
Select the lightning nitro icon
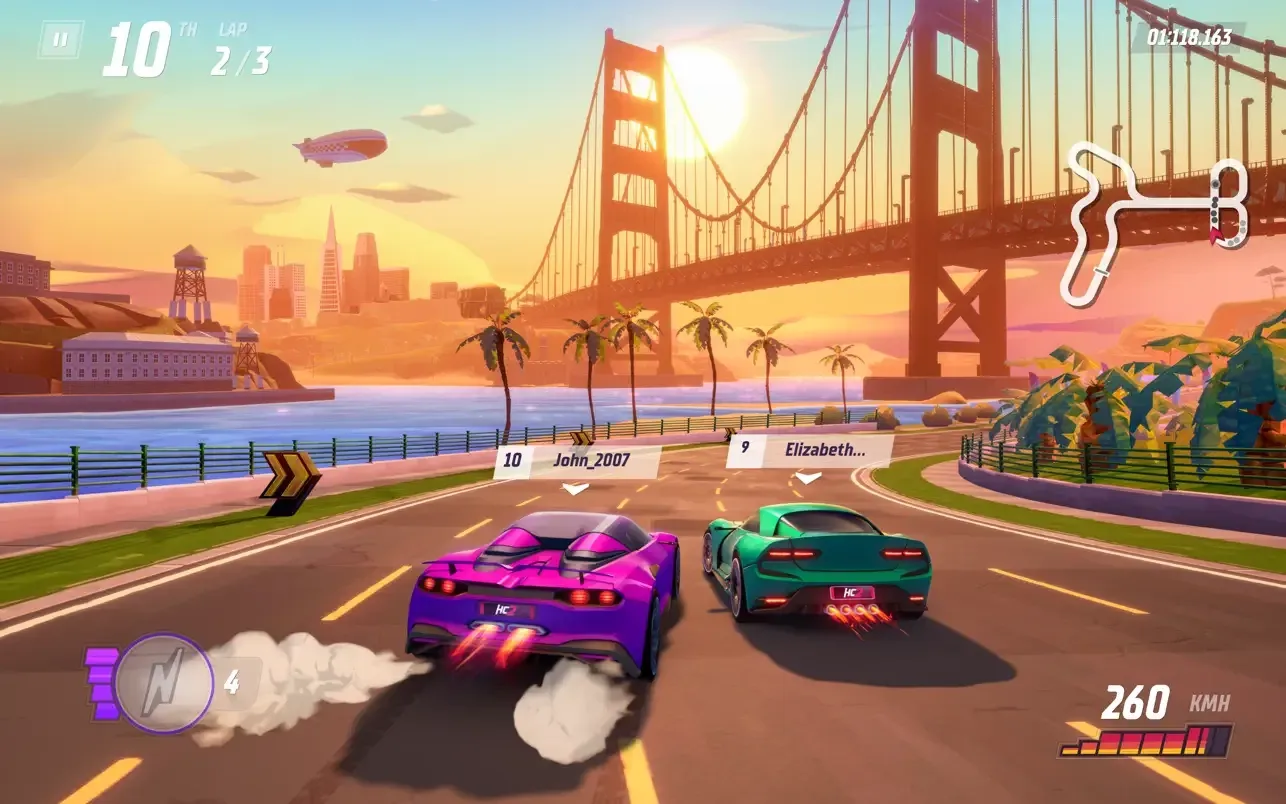point(163,682)
